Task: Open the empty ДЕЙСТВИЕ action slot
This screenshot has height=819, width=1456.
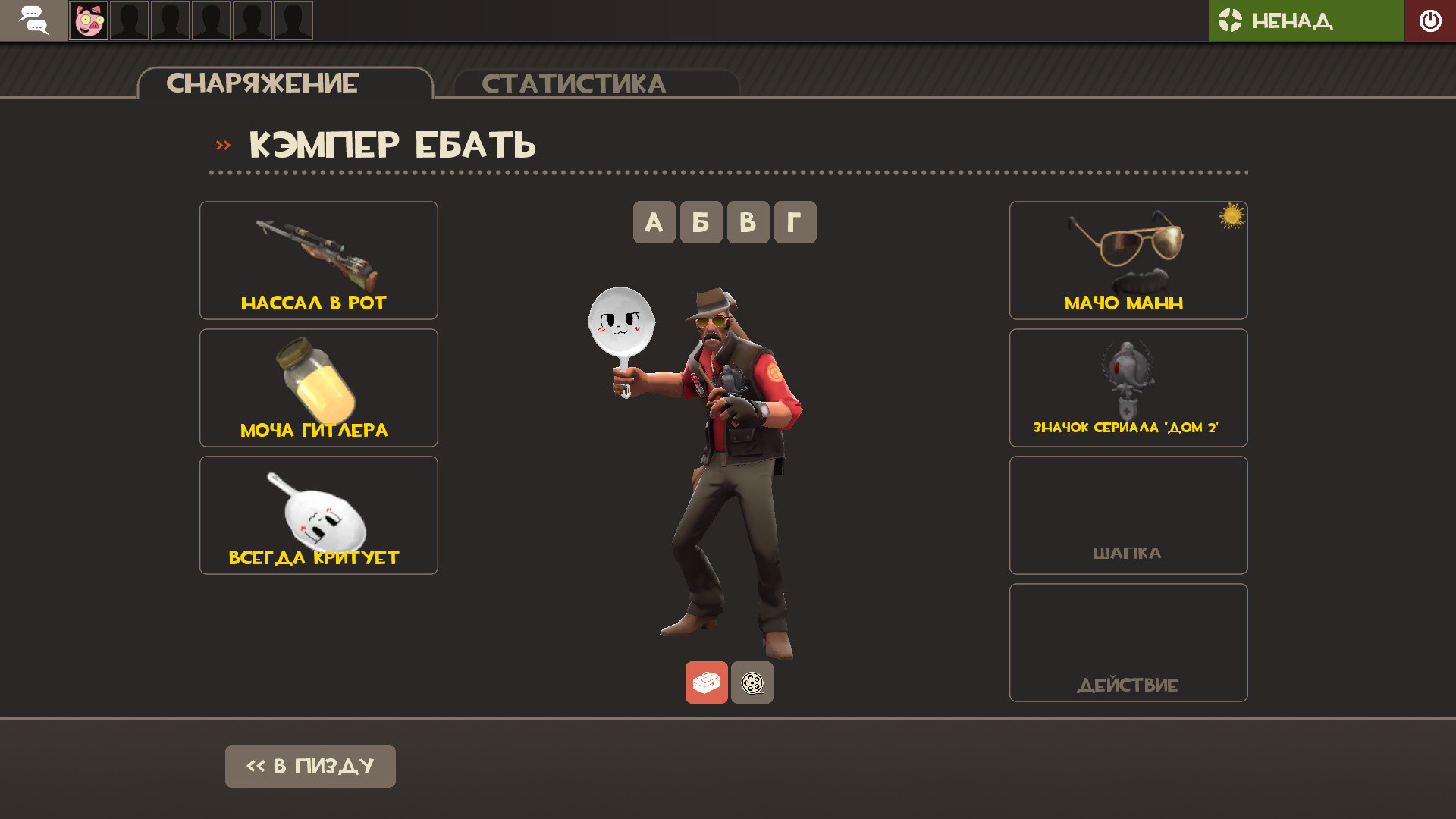Action: tap(1128, 642)
